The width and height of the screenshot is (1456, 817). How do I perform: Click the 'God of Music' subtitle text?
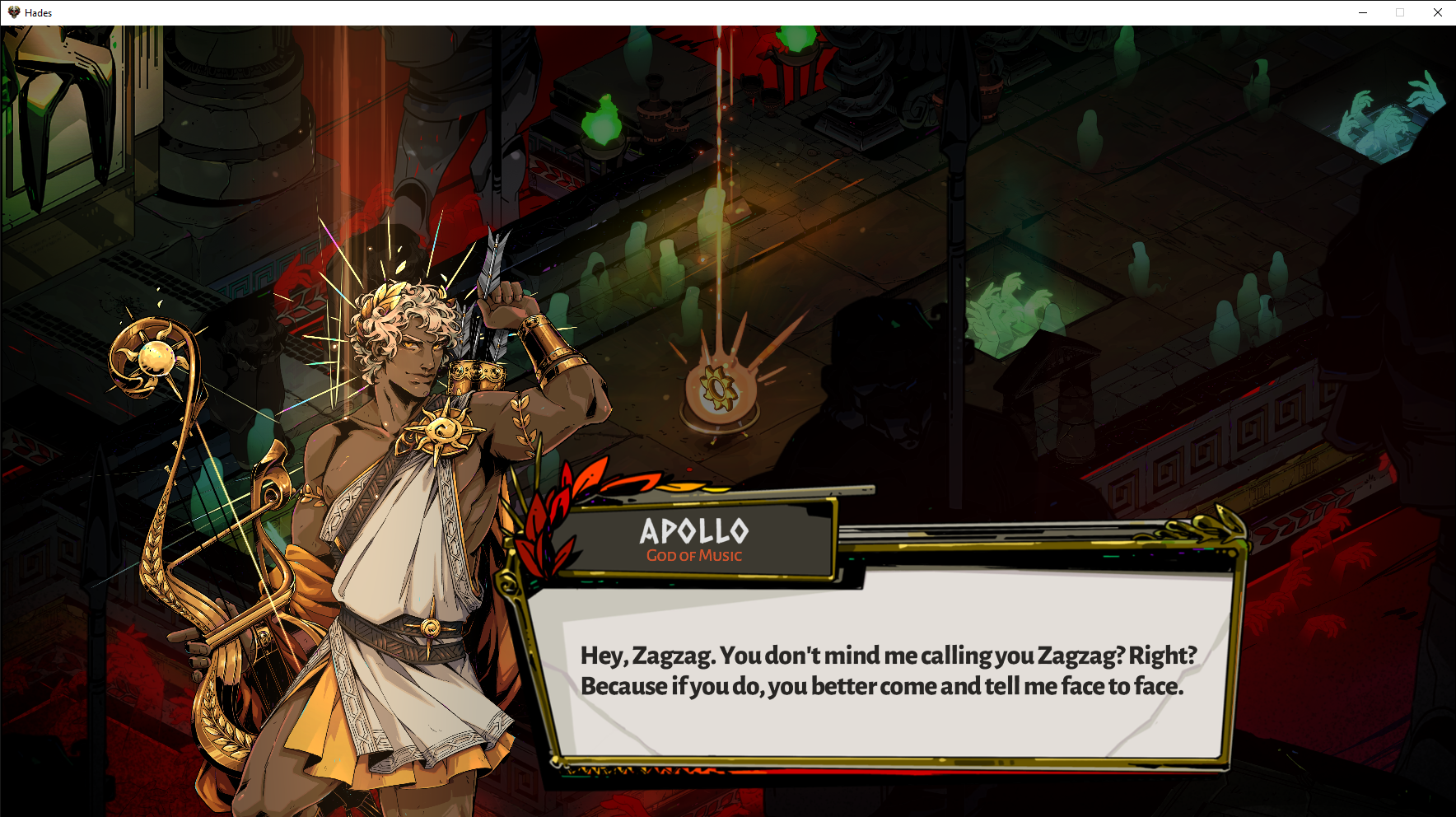click(695, 556)
